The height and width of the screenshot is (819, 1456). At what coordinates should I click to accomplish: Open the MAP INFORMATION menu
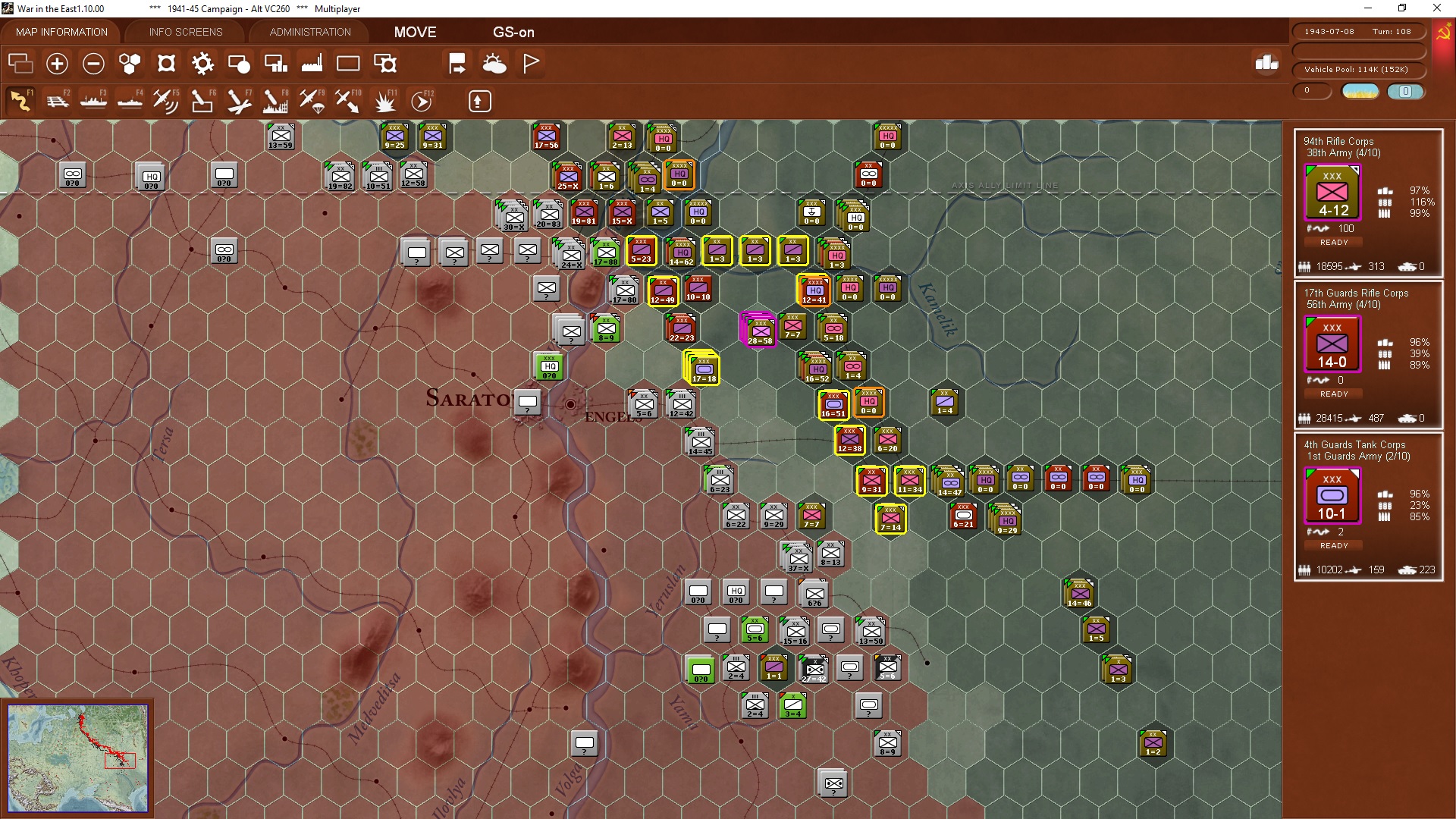pos(61,32)
